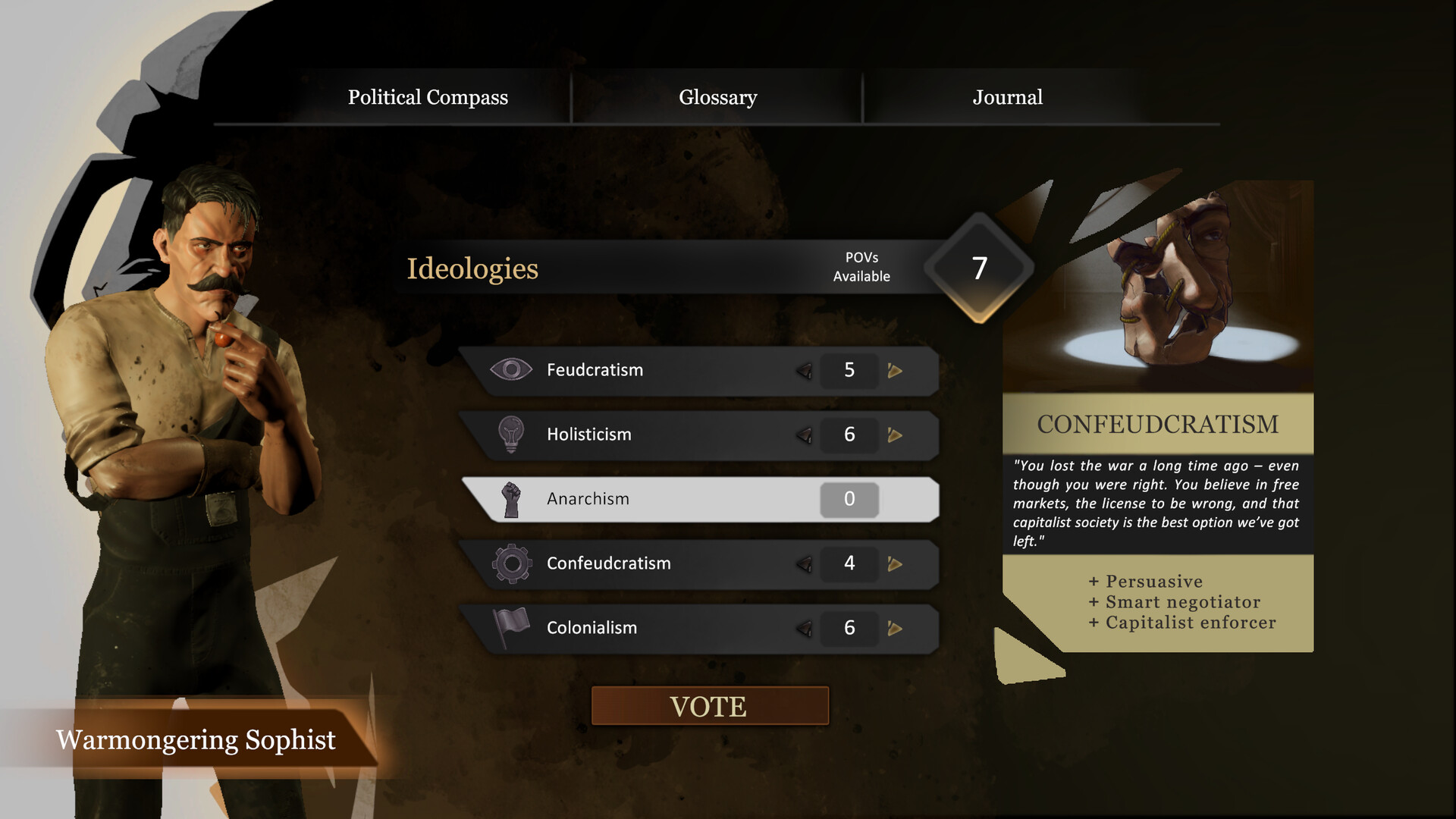Choose the Holisticism lightbulb icon
This screenshot has height=819, width=1456.
pos(511,435)
